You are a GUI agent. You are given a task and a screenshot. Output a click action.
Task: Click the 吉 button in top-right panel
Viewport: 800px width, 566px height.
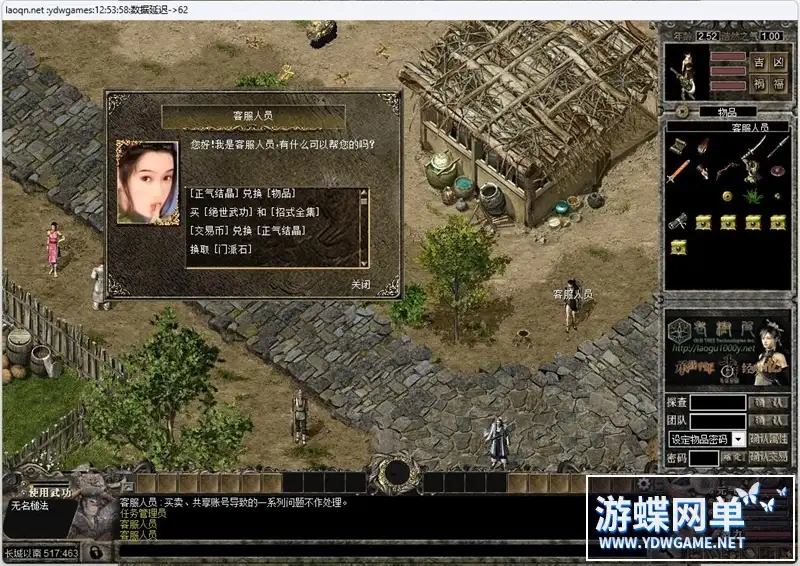click(759, 62)
